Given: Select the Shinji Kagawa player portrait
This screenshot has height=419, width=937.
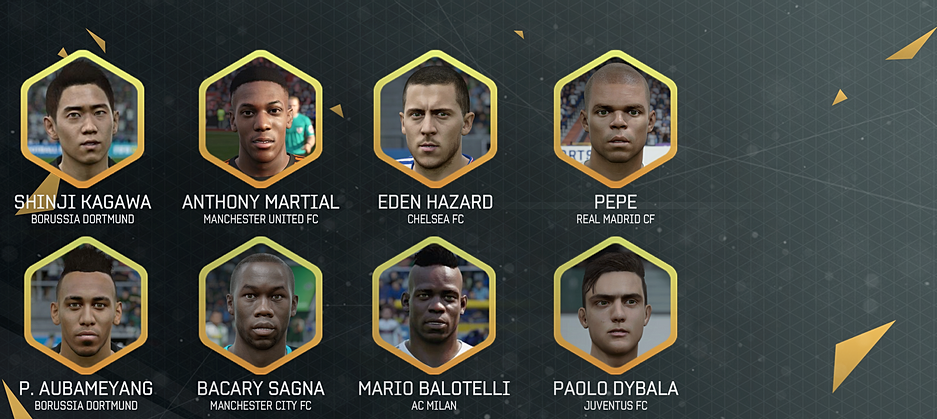Looking at the screenshot, I should 83,117.
